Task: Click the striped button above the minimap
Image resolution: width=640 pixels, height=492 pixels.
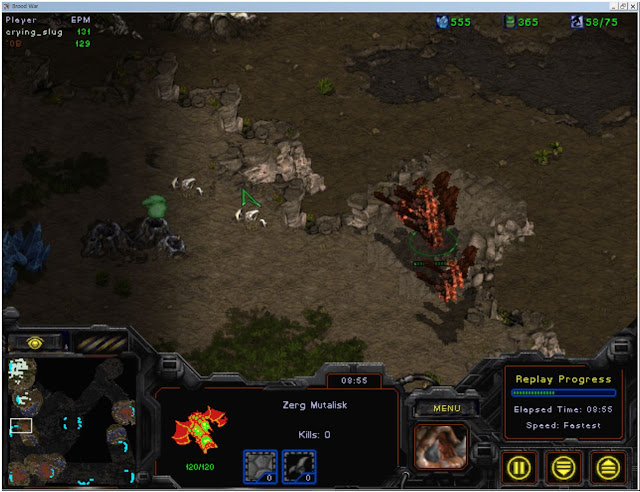Action: [x=100, y=342]
